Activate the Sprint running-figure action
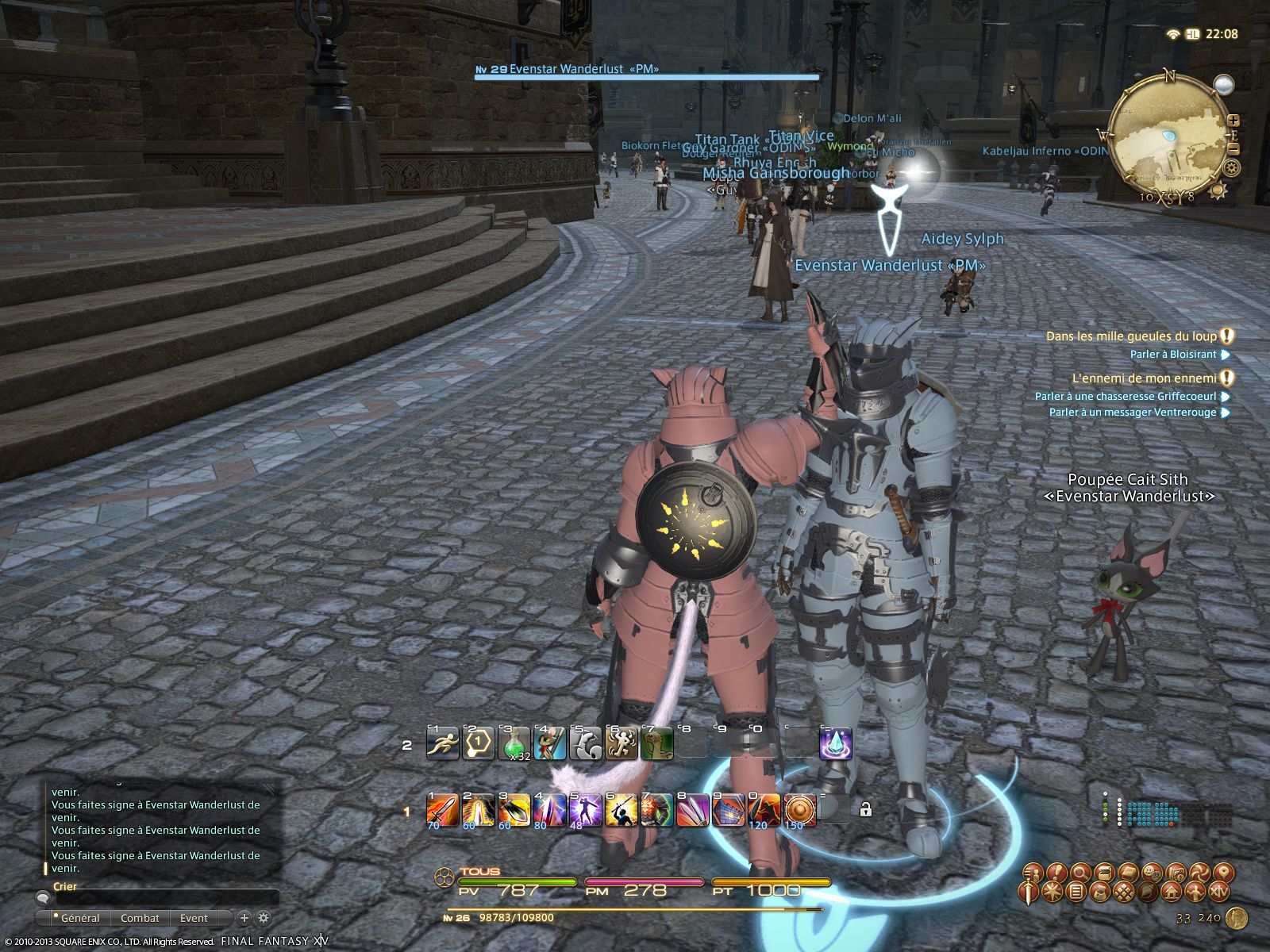This screenshot has width=1270, height=952. tap(442, 744)
